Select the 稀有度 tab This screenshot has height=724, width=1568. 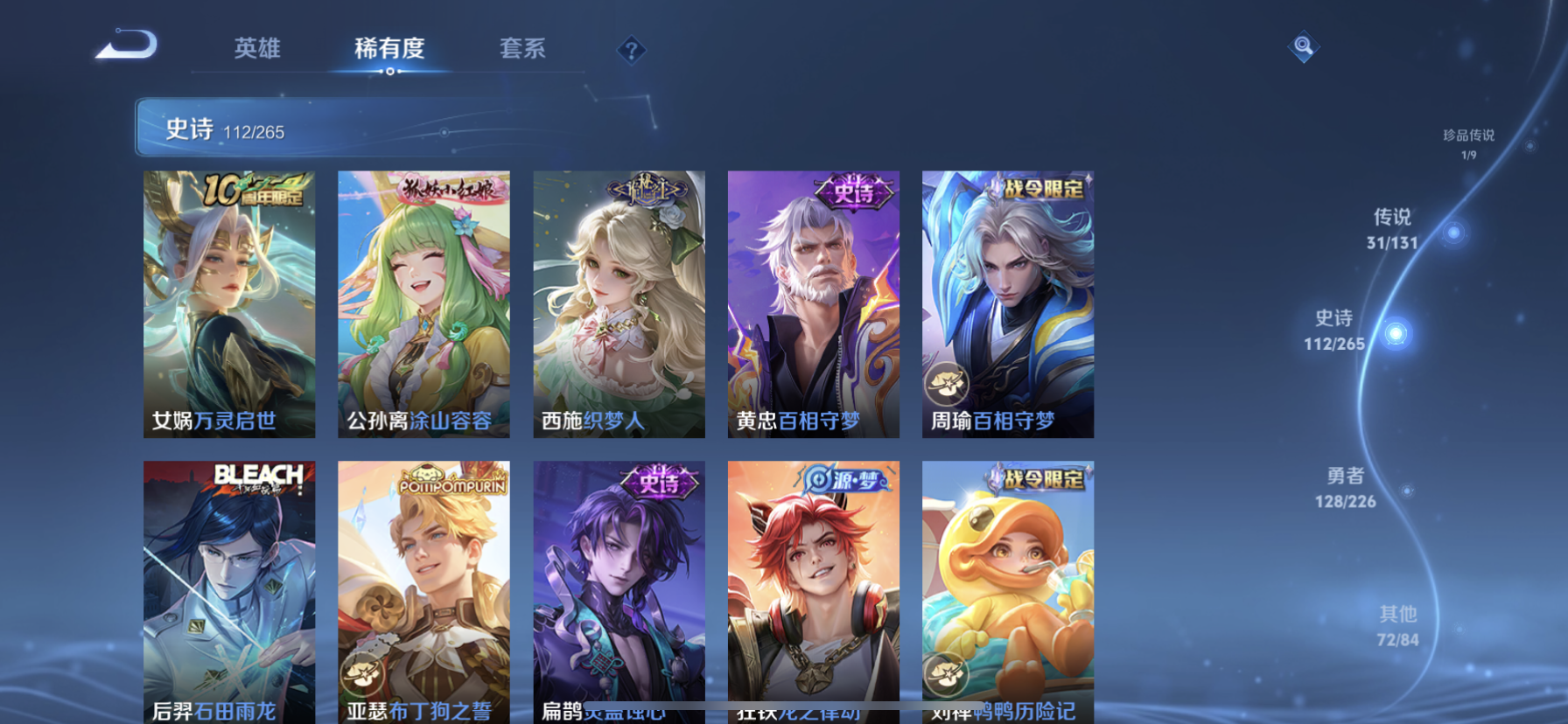pyautogui.click(x=388, y=50)
